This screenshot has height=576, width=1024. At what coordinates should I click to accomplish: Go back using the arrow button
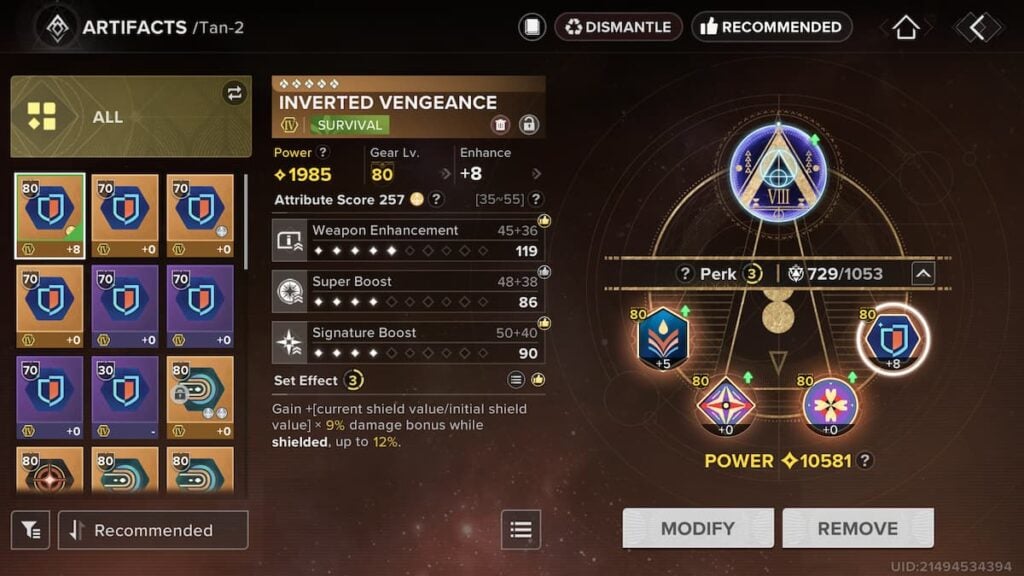click(x=977, y=27)
